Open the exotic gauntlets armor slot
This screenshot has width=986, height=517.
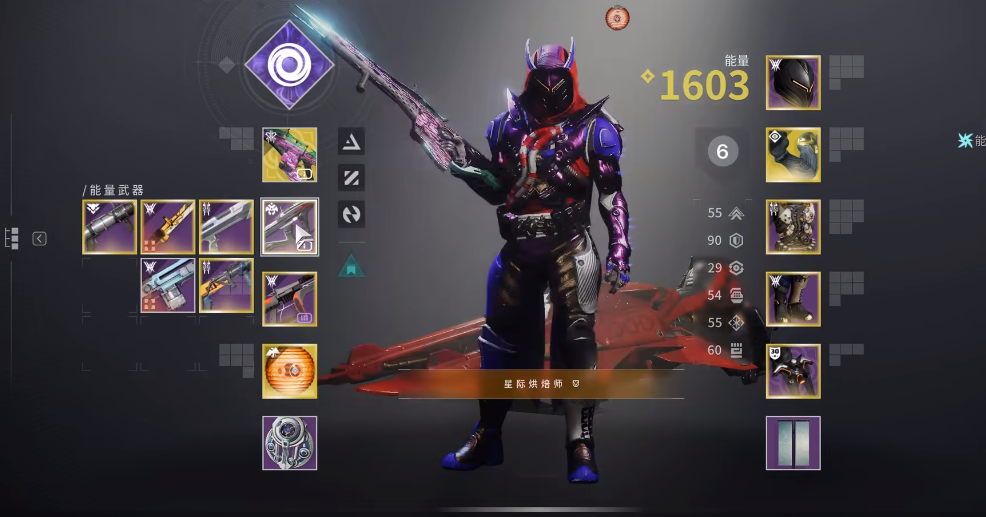coord(793,154)
